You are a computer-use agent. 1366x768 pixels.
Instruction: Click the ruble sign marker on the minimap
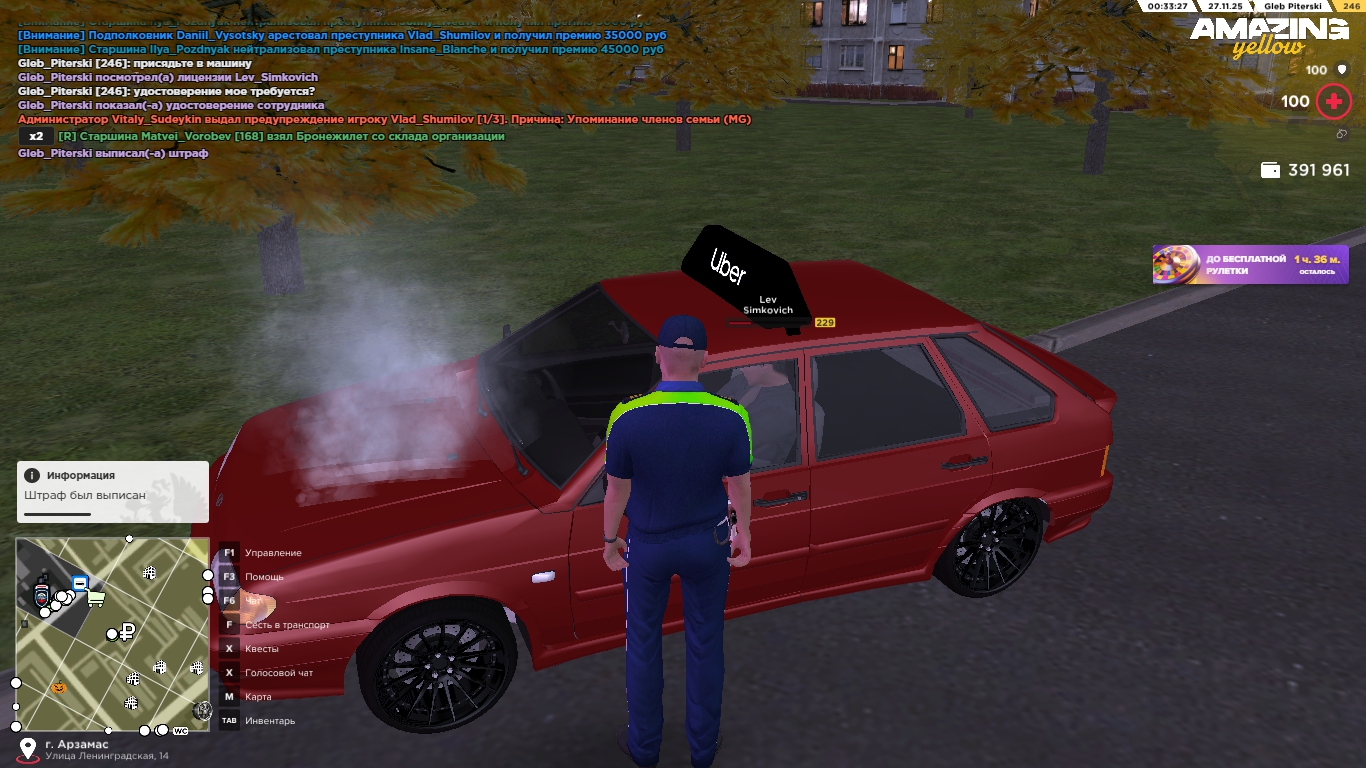click(x=127, y=631)
